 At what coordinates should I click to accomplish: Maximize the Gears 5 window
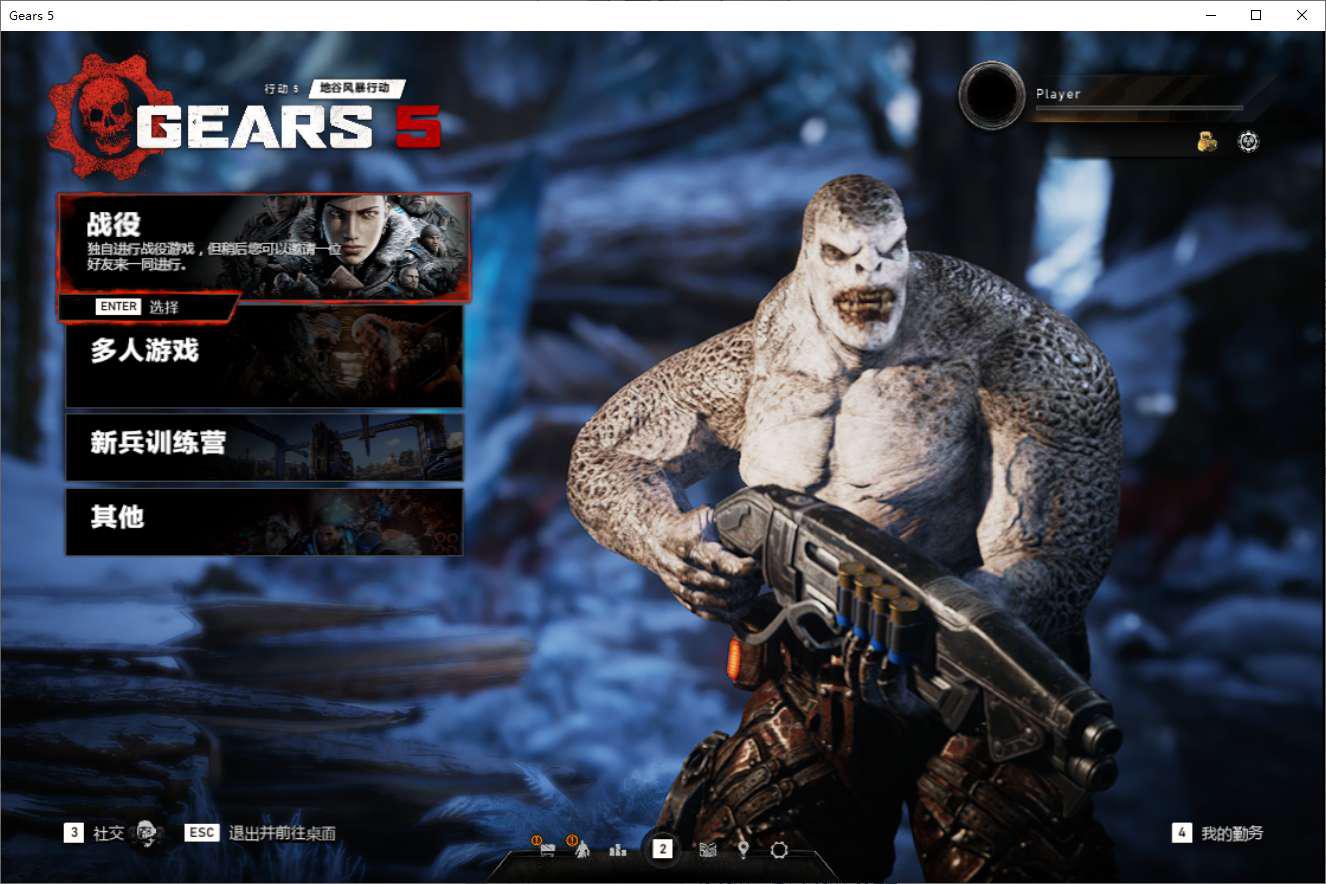(x=1256, y=15)
